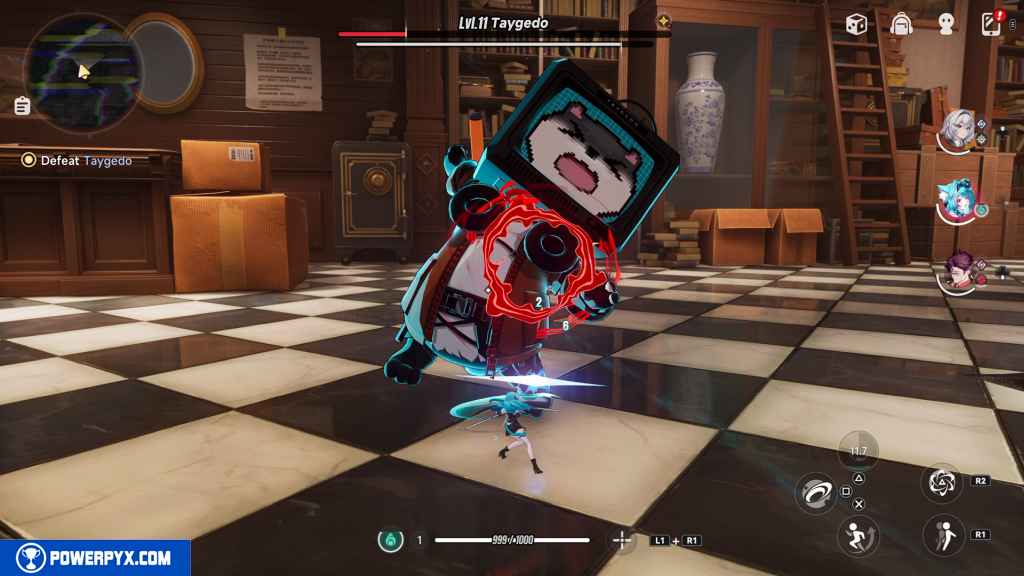Open the quest log clipboard icon
The image size is (1024, 576).
22,106
